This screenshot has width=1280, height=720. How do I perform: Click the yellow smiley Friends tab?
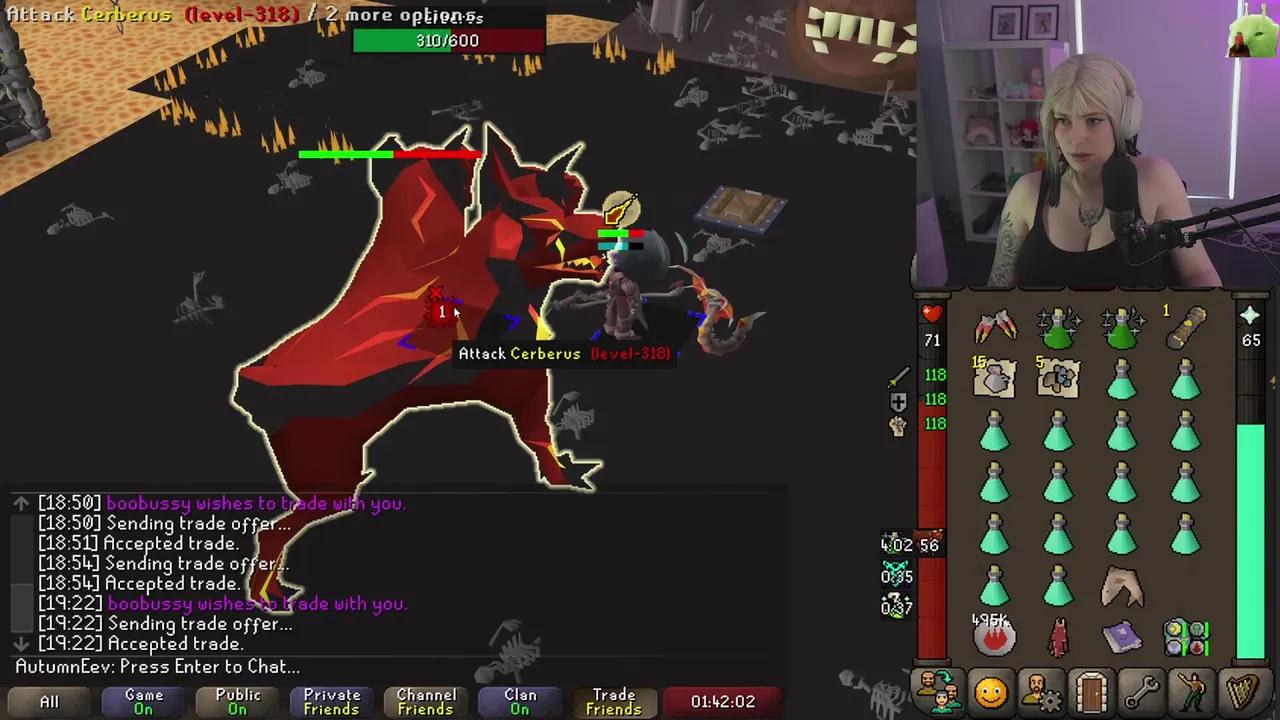(990, 690)
